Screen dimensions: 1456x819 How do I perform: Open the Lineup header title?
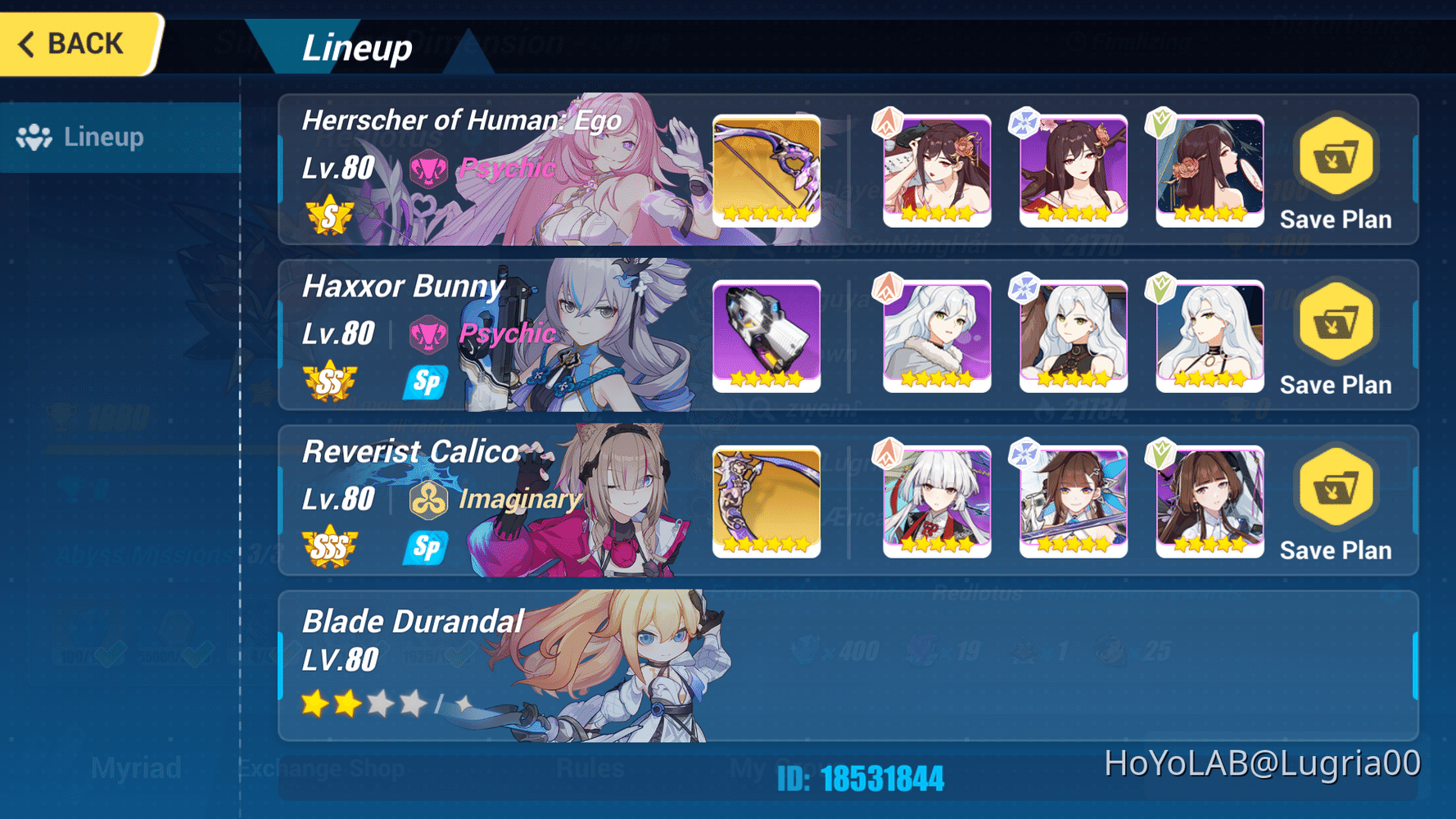(x=358, y=47)
